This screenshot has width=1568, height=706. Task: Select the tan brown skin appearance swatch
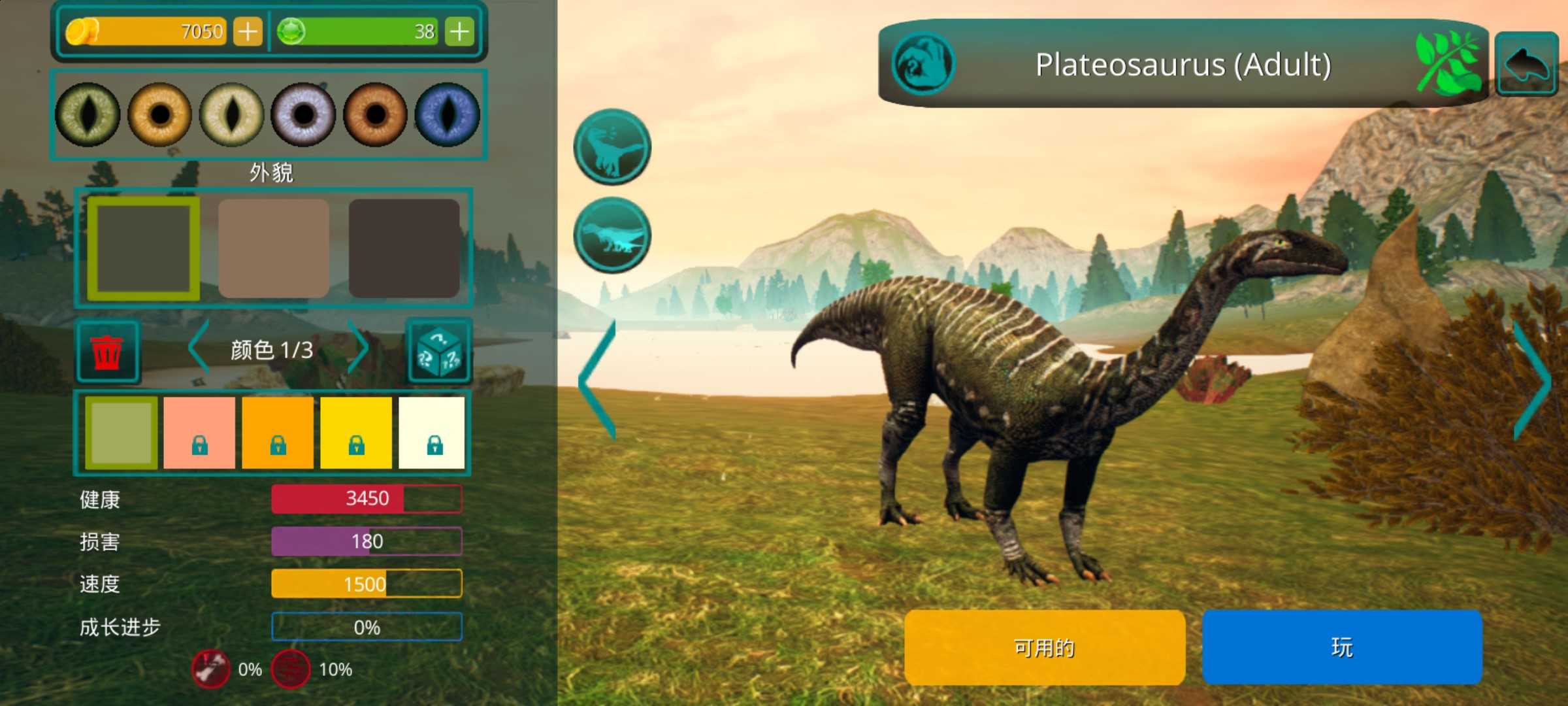tap(274, 248)
